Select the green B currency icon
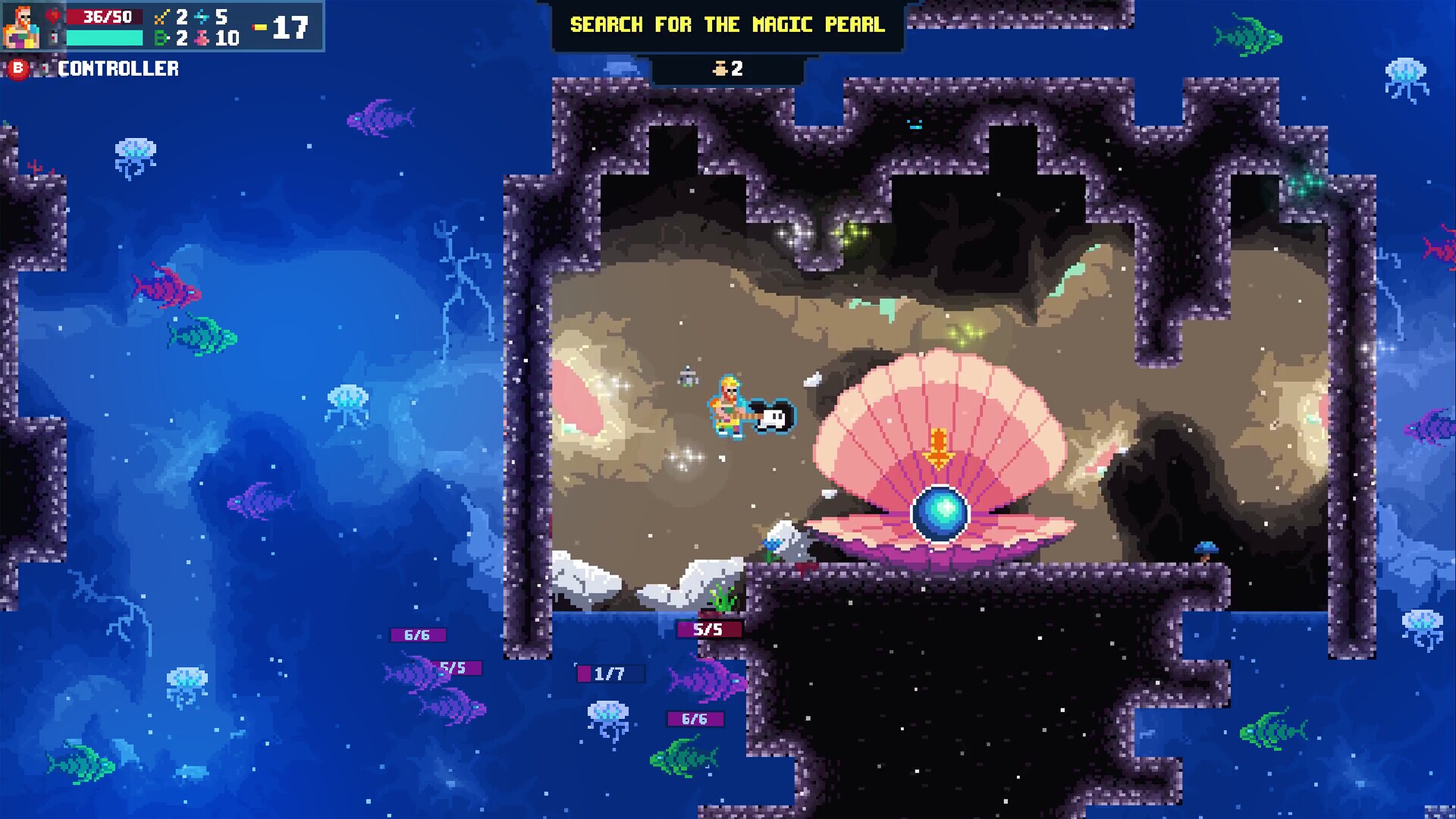1456x819 pixels. pyautogui.click(x=161, y=38)
